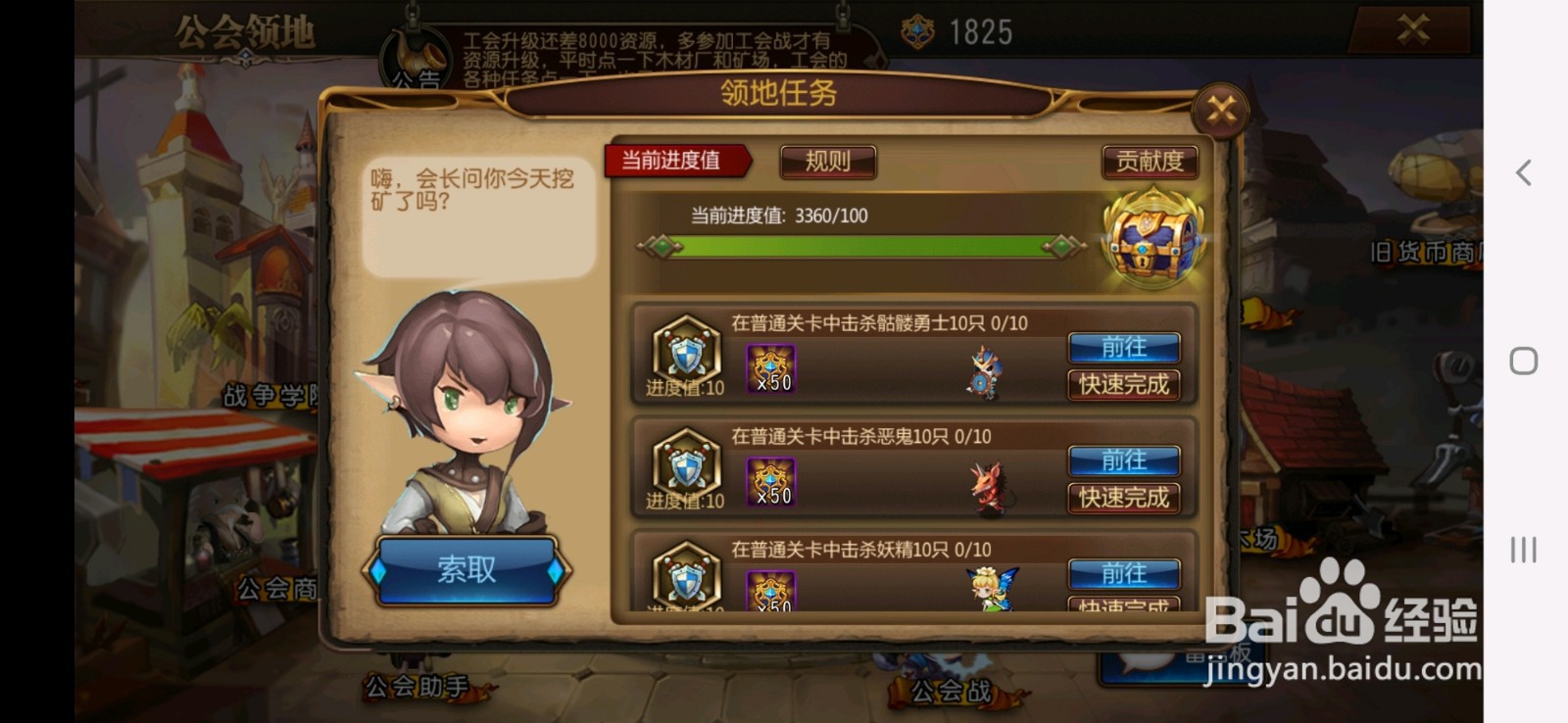
Task: Open the 规则 rules panel
Action: click(826, 161)
